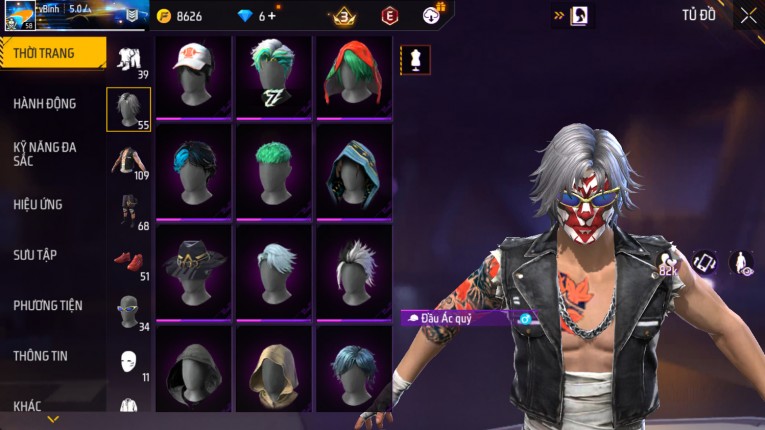Select the white mohawk hairstyle
765x430 pixels.
click(x=353, y=270)
